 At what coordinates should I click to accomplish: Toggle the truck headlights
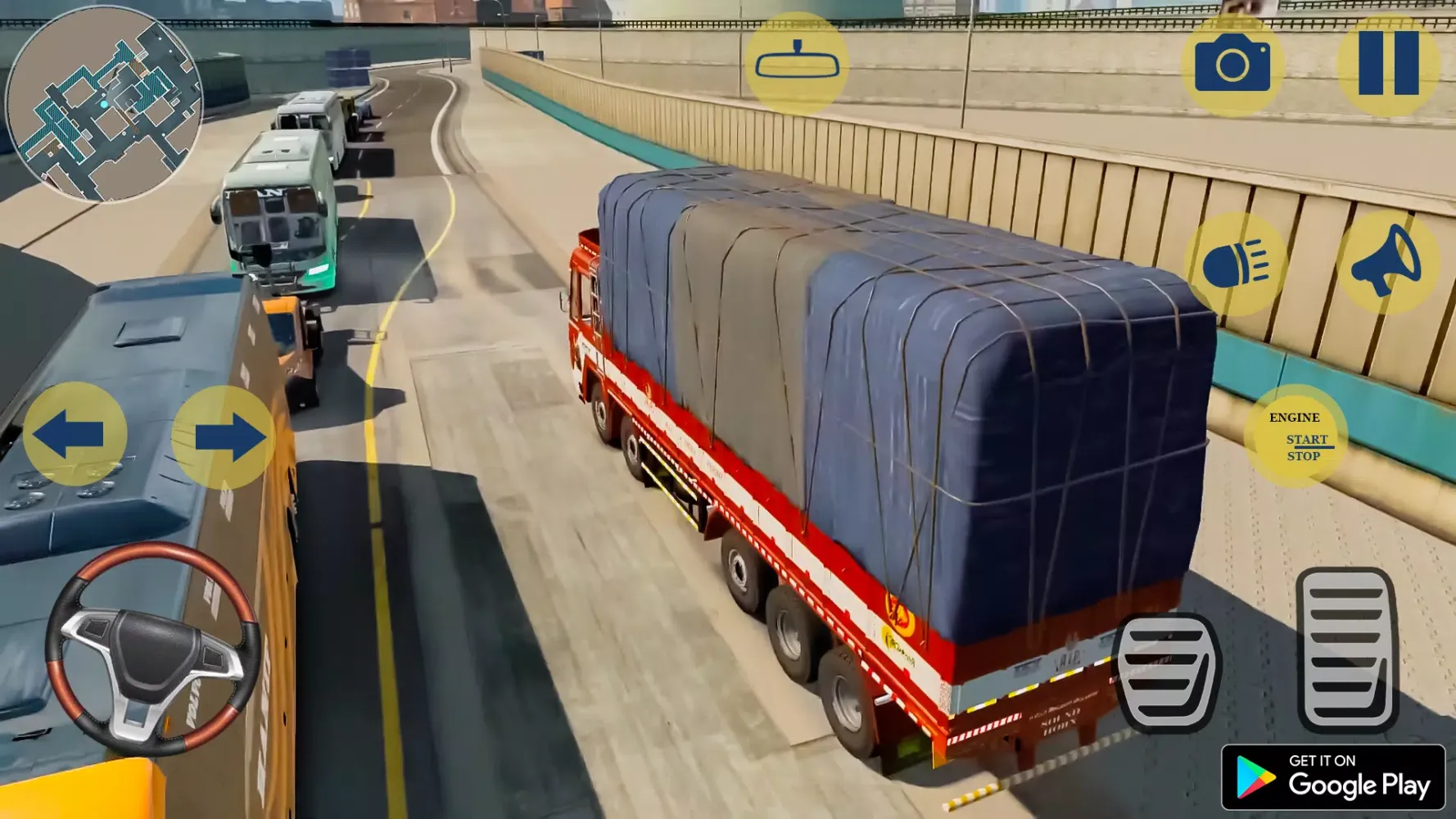1237,262
